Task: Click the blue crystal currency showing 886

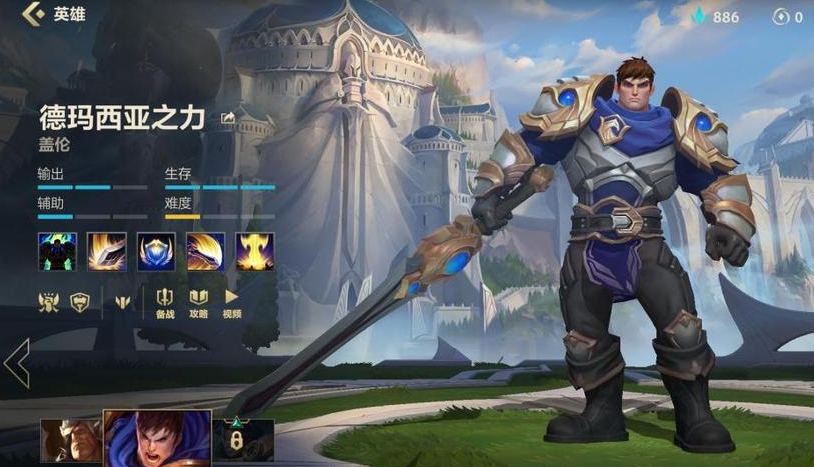Action: 714,17
